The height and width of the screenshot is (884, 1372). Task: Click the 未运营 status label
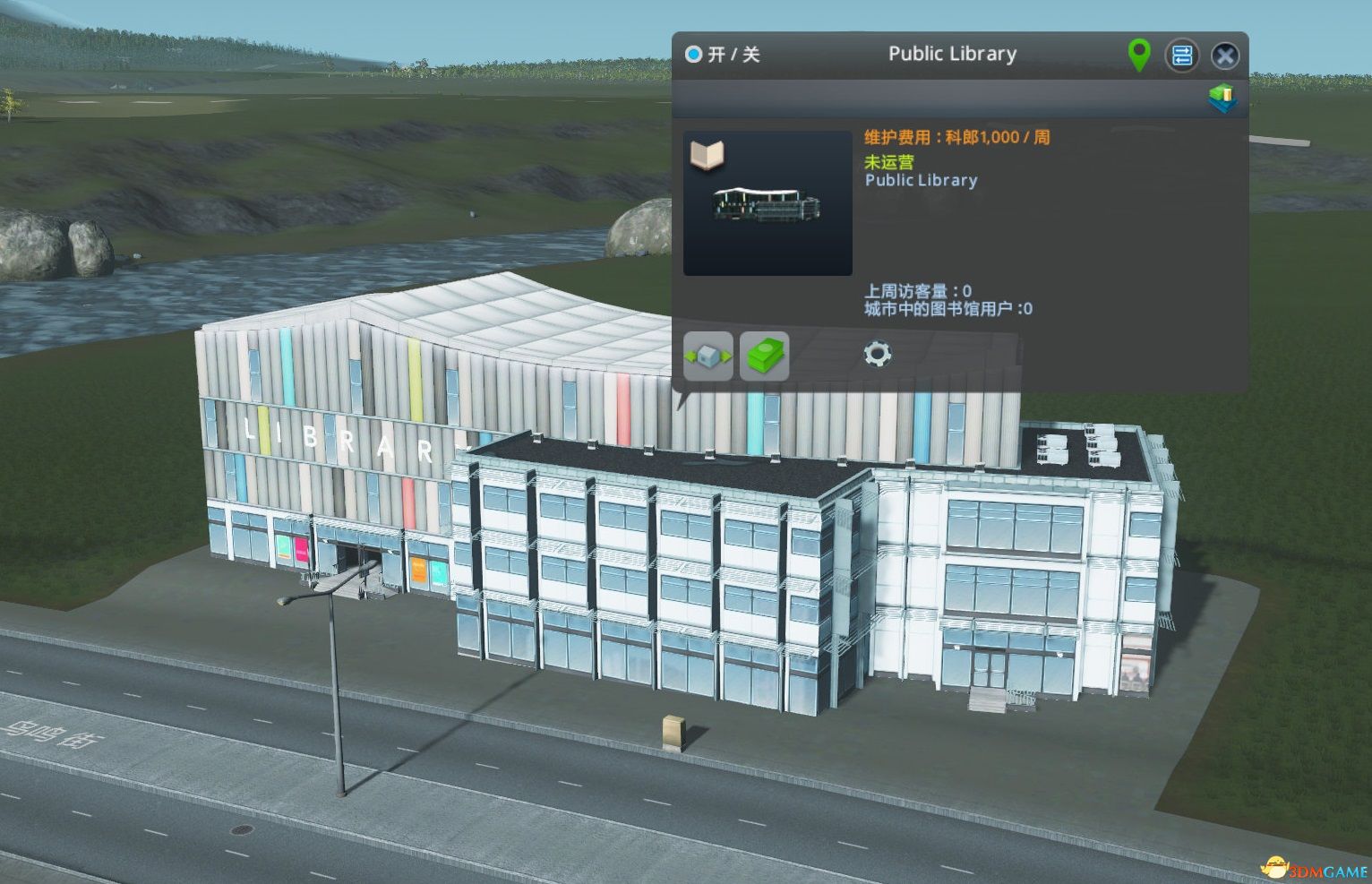coord(889,162)
